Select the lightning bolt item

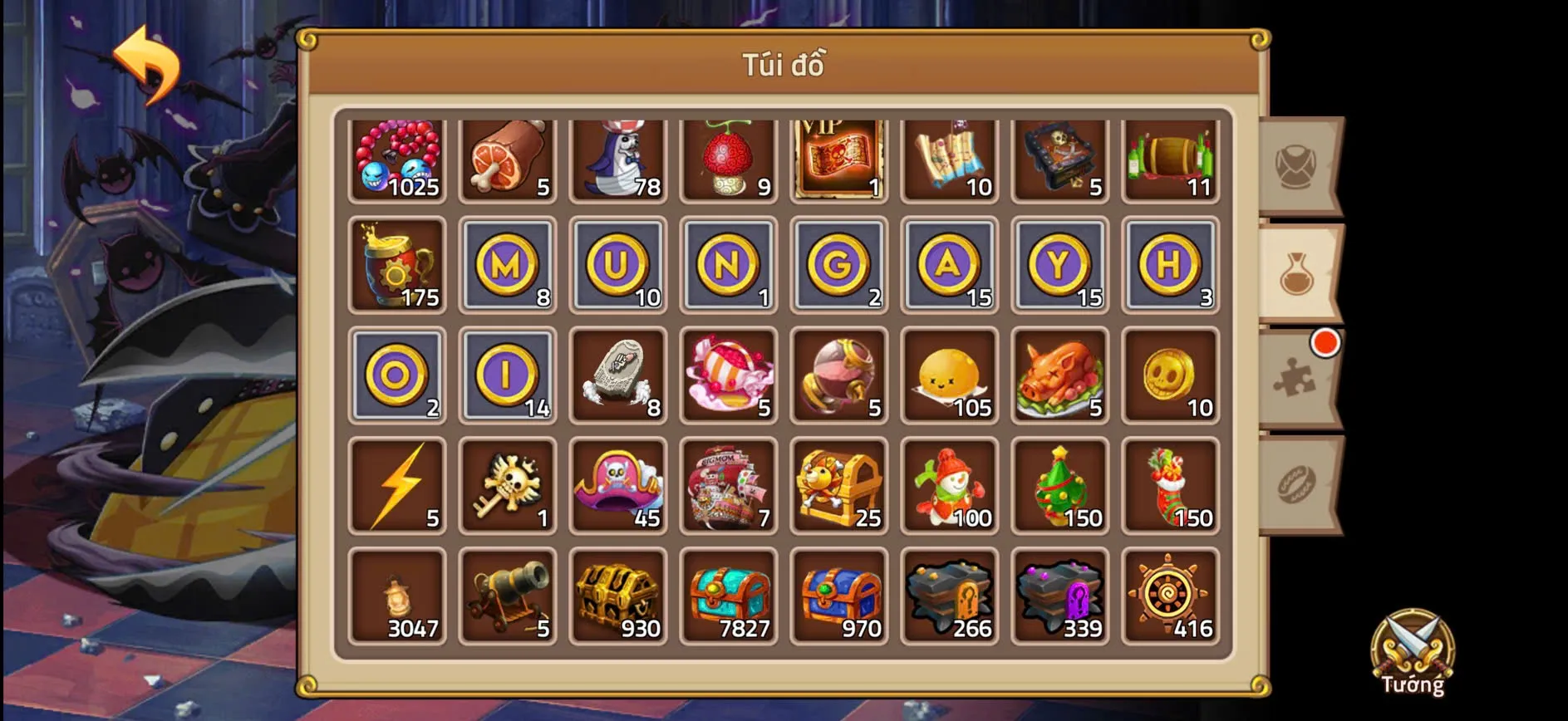pyautogui.click(x=397, y=486)
